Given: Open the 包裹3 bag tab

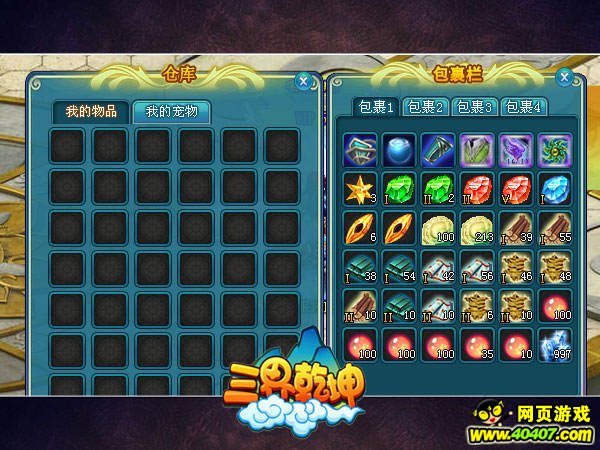Looking at the screenshot, I should tap(475, 107).
